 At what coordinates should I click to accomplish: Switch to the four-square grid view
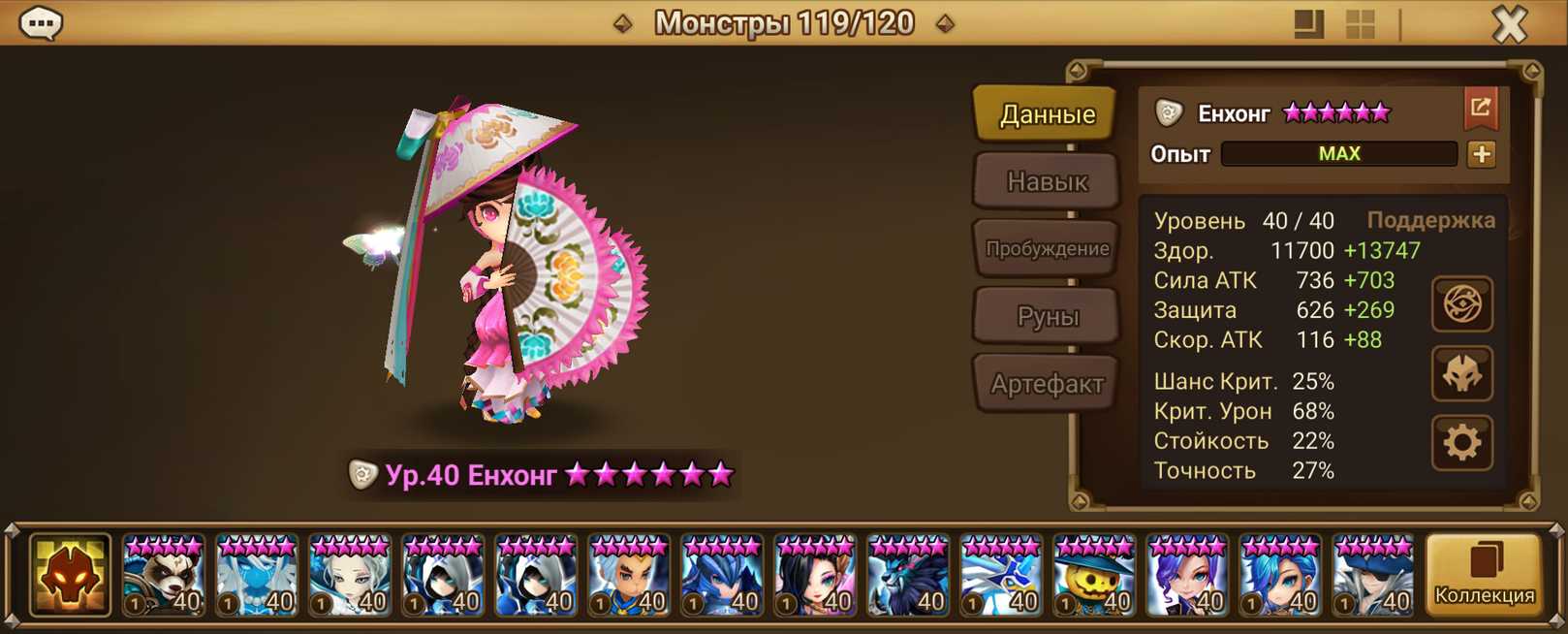(x=1361, y=24)
